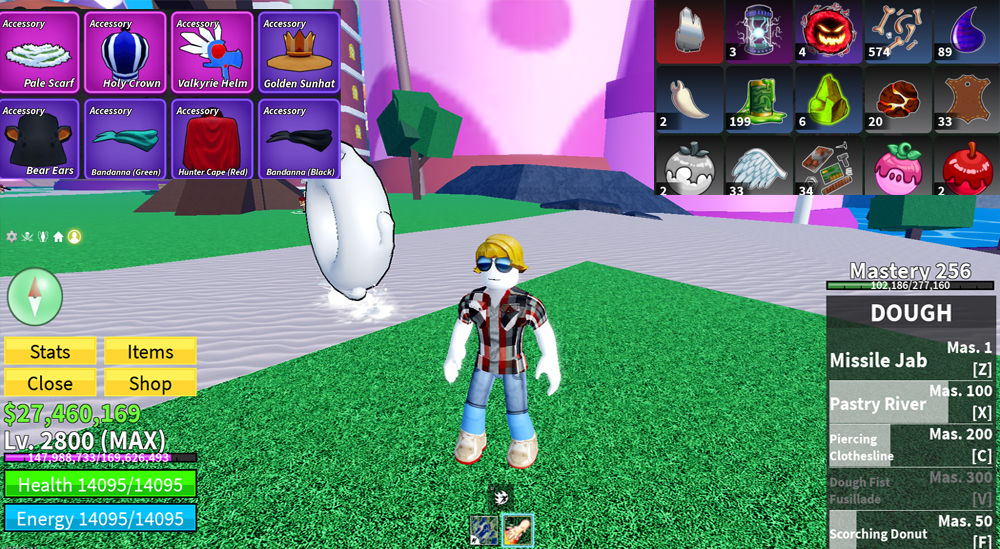Select the bones material slot showing 574
The width and height of the screenshot is (1000, 549).
pos(892,32)
